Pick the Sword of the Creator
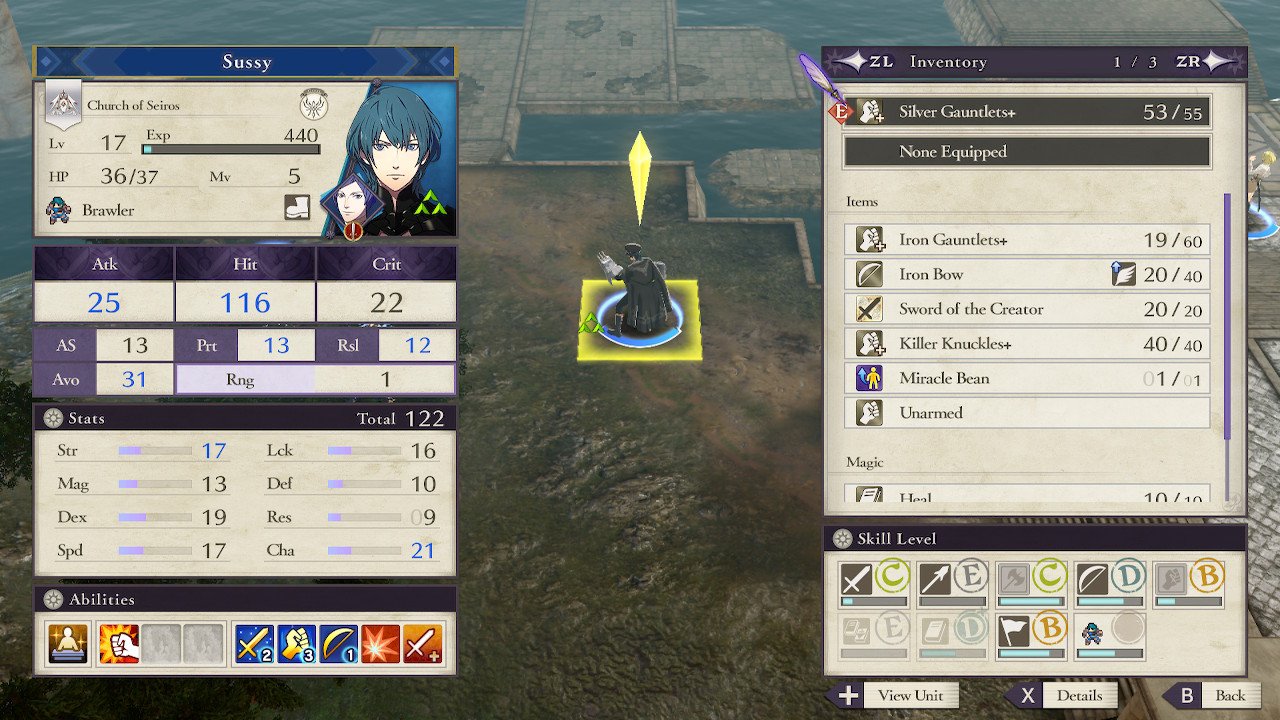 1027,309
